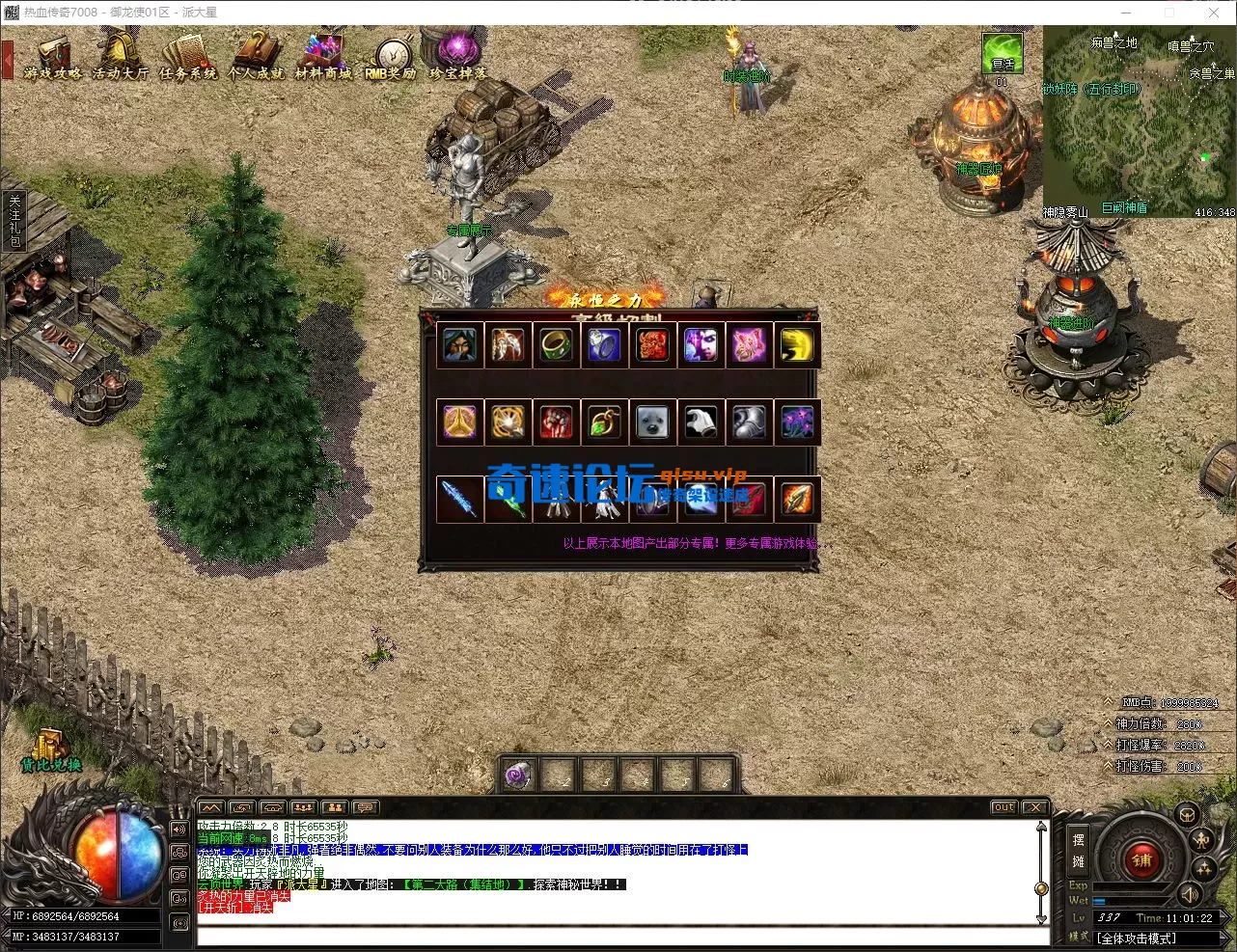Select the blue ice sword item

[459, 500]
